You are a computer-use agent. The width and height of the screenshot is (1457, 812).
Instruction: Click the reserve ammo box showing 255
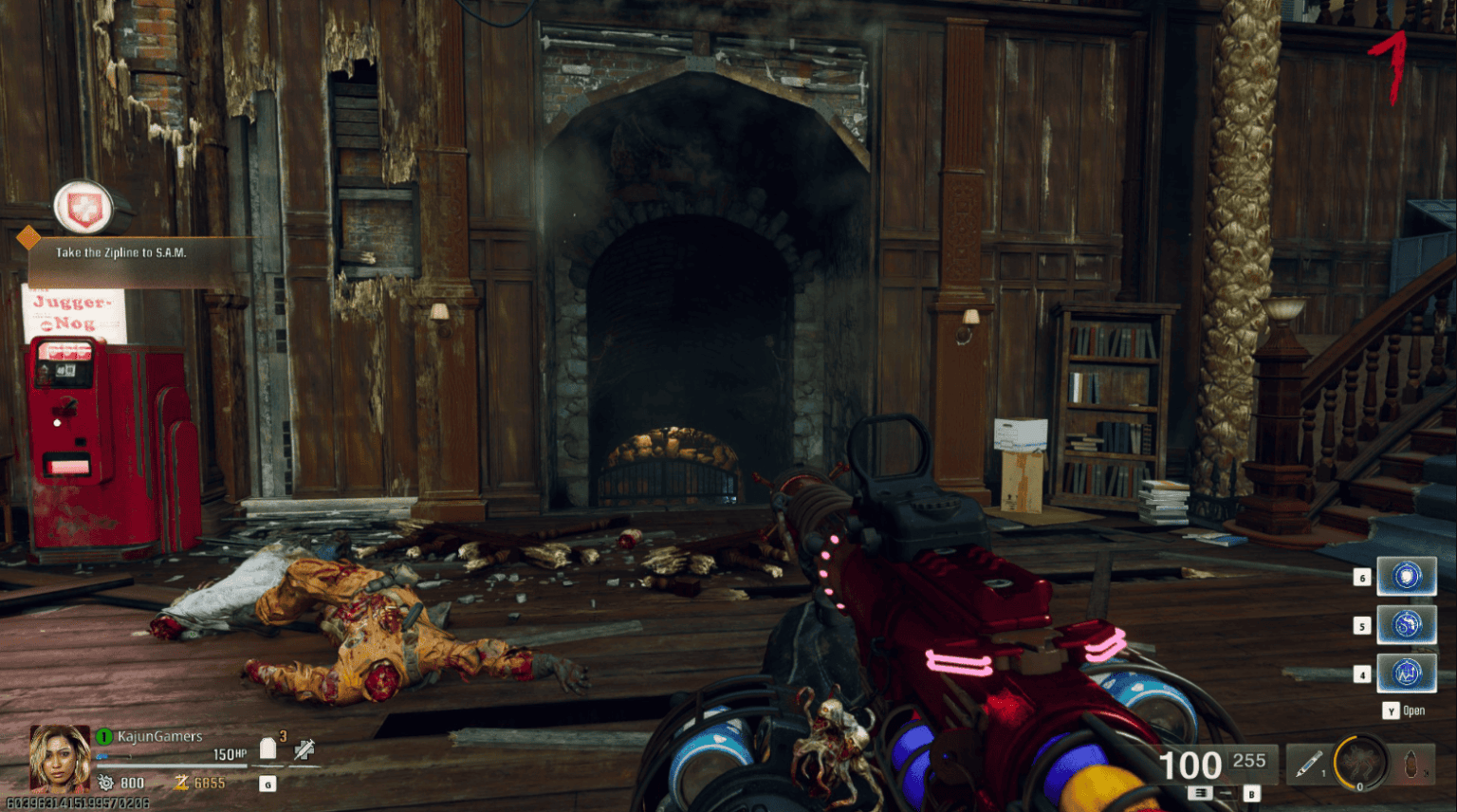tap(1248, 760)
